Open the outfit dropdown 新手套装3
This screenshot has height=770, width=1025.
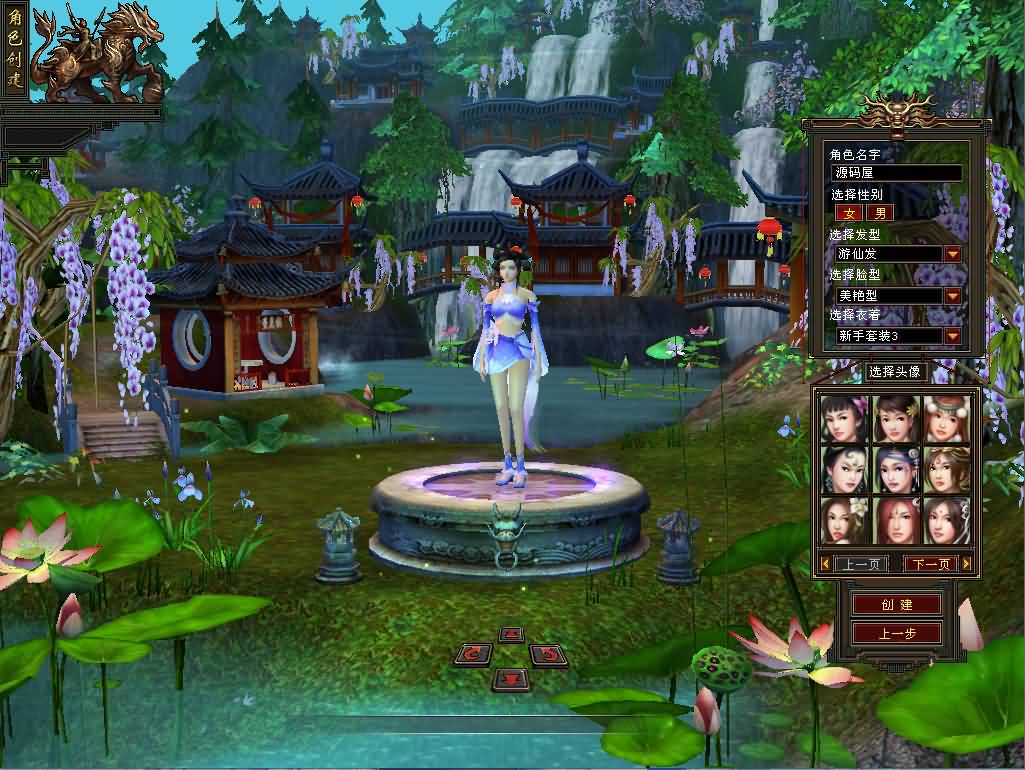[952, 336]
